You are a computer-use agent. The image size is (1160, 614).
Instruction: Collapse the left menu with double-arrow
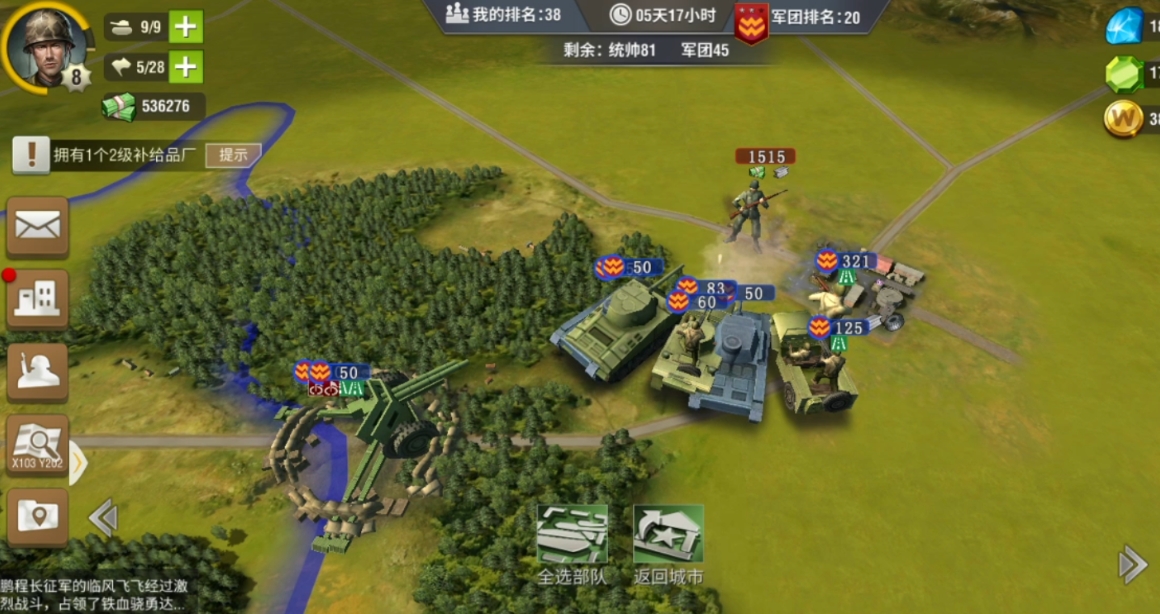(103, 518)
